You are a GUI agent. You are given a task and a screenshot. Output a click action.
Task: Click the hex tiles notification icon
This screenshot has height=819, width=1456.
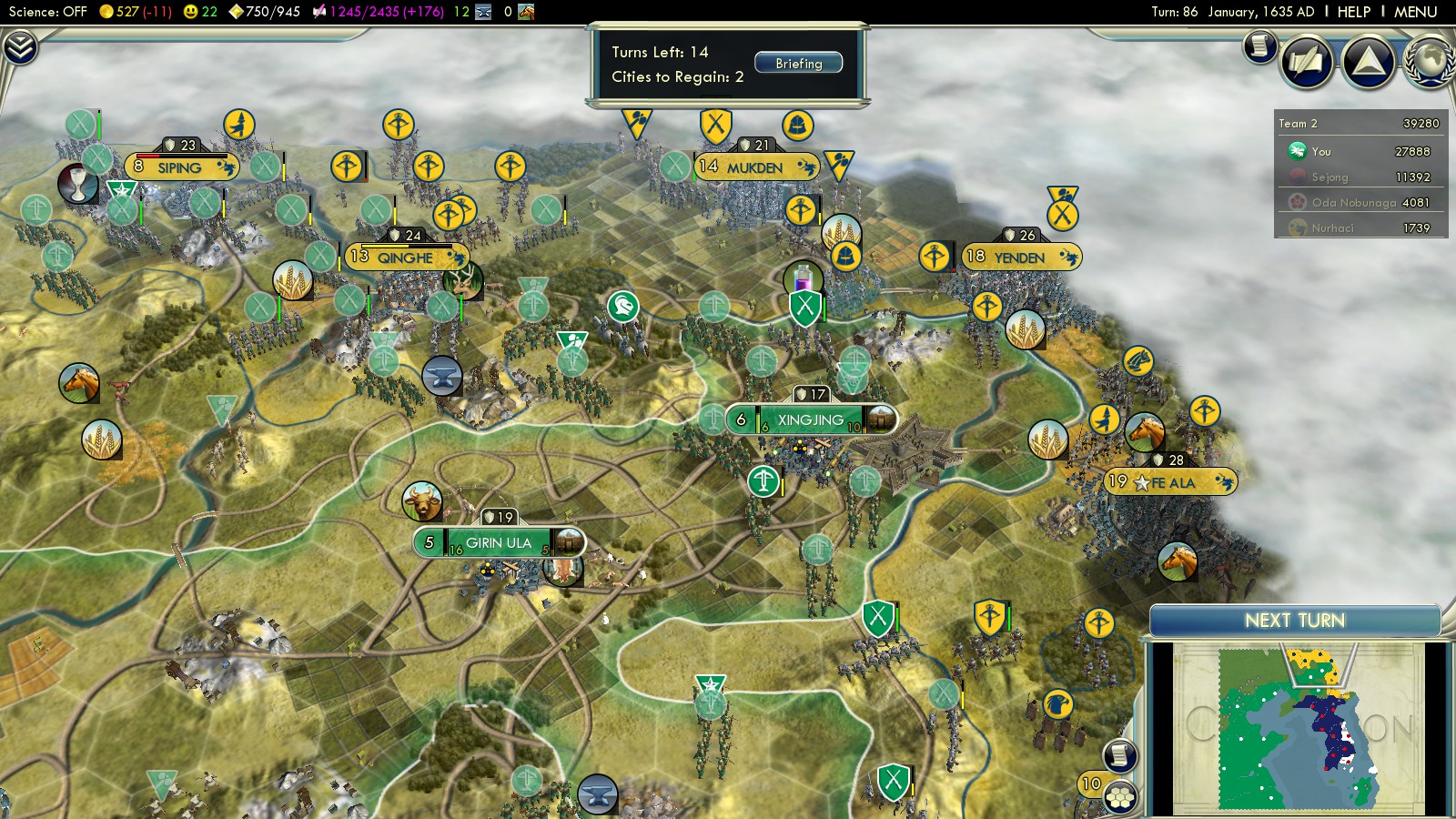(1120, 797)
